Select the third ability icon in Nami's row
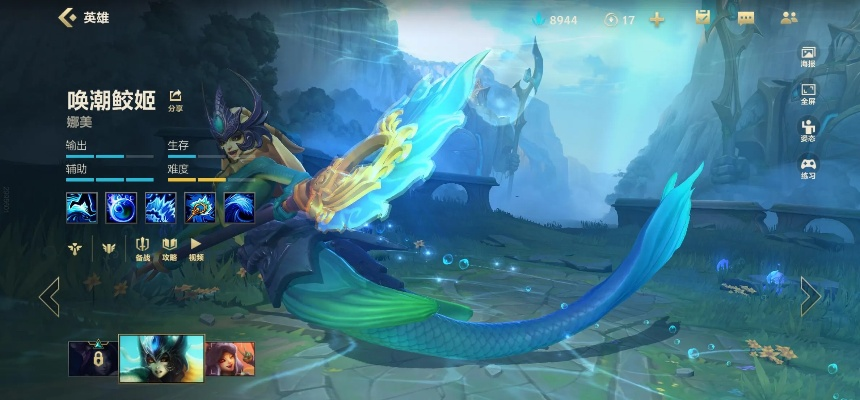This screenshot has width=860, height=400. coord(160,207)
